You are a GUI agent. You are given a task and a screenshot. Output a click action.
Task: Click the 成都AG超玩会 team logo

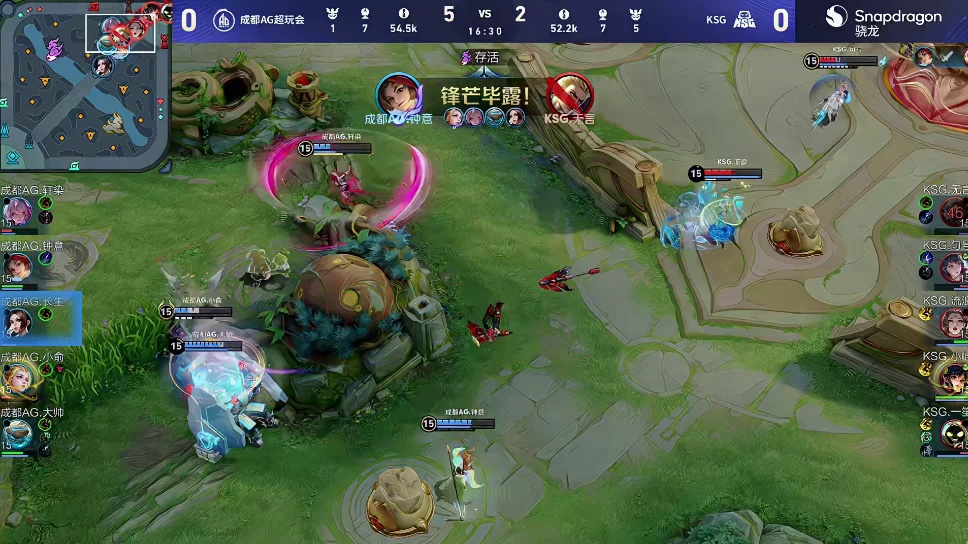click(x=224, y=19)
